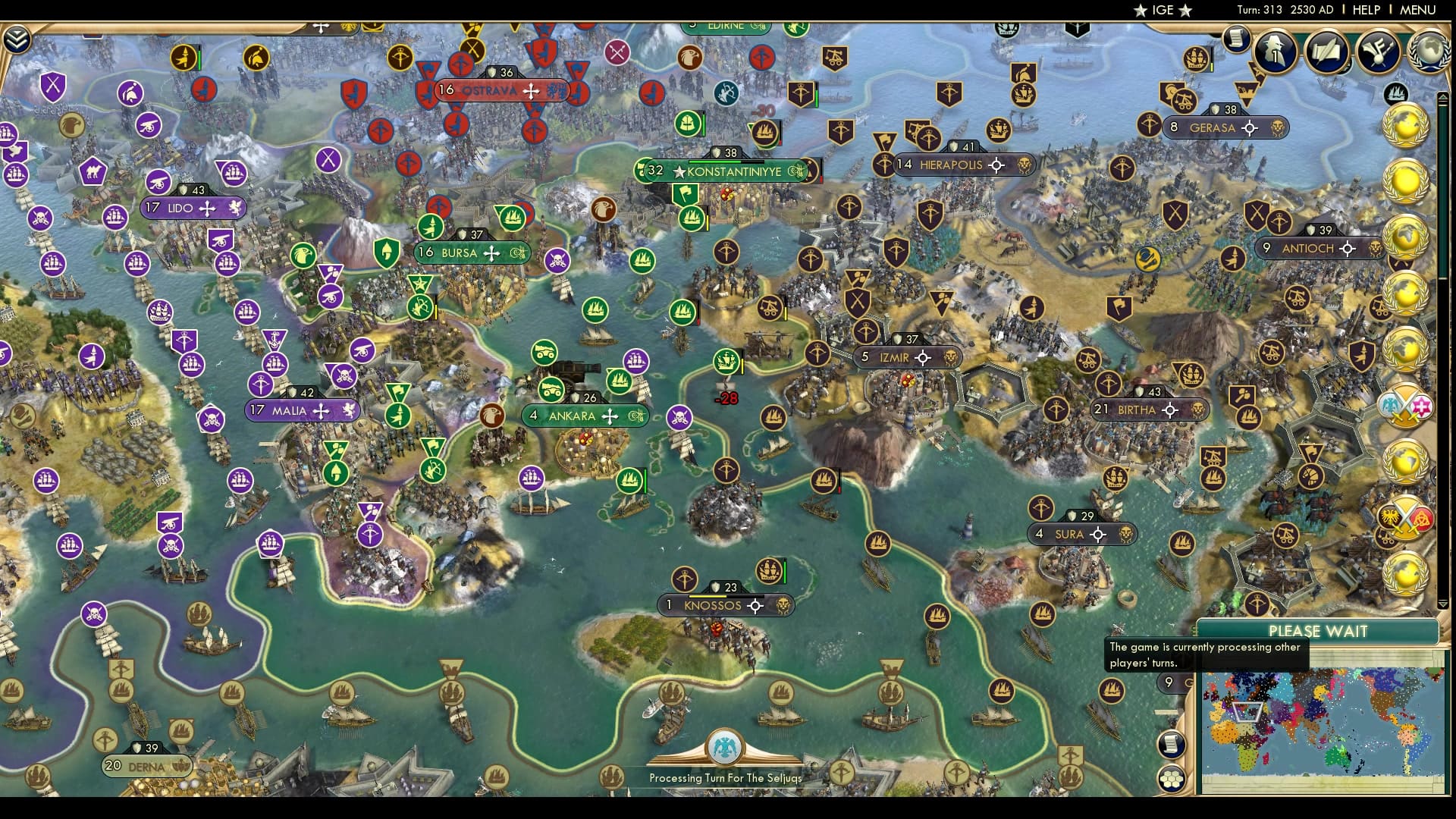Open the HELP screen
Image resolution: width=1456 pixels, height=819 pixels.
[x=1365, y=11]
